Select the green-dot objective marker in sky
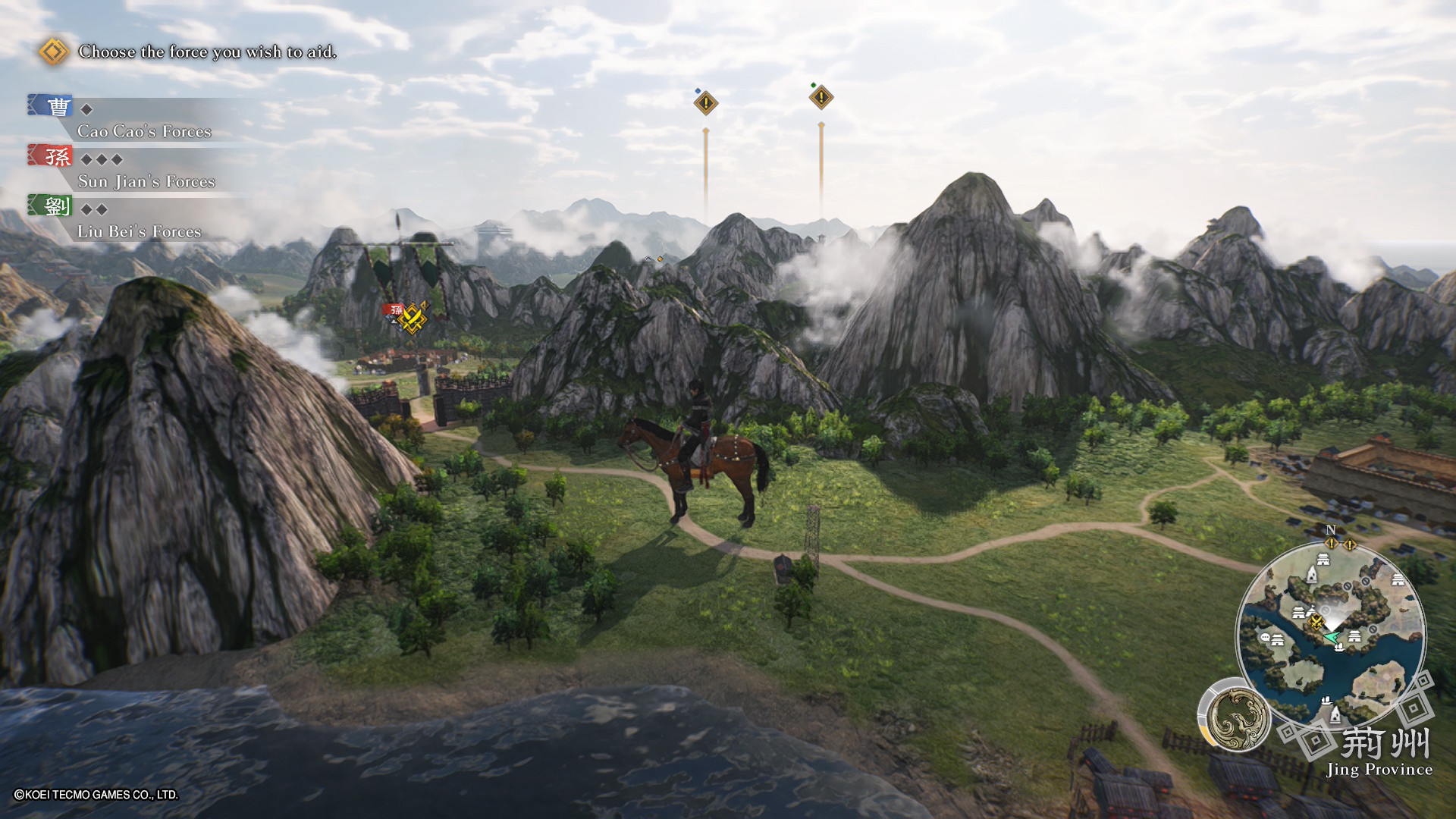1456x819 pixels. pos(821,97)
